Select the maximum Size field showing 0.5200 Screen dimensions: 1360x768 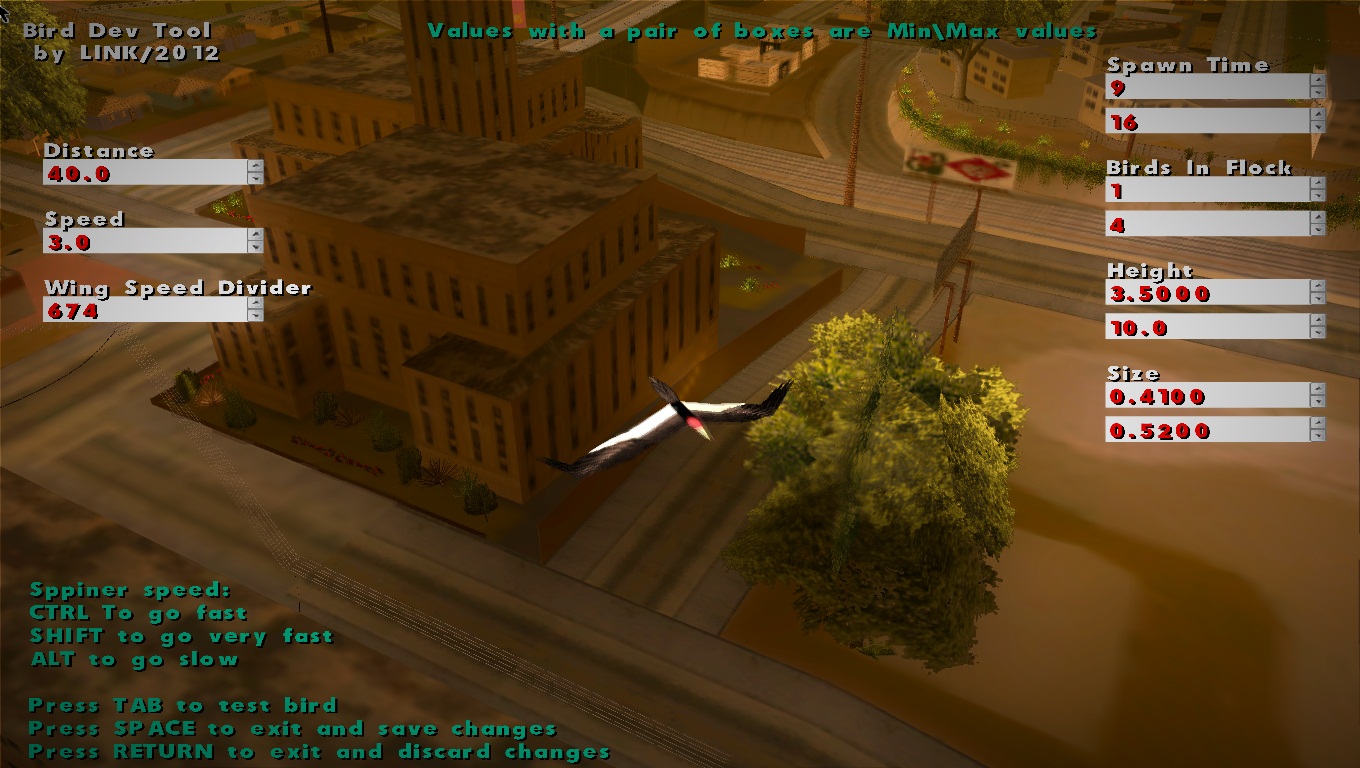click(1200, 431)
